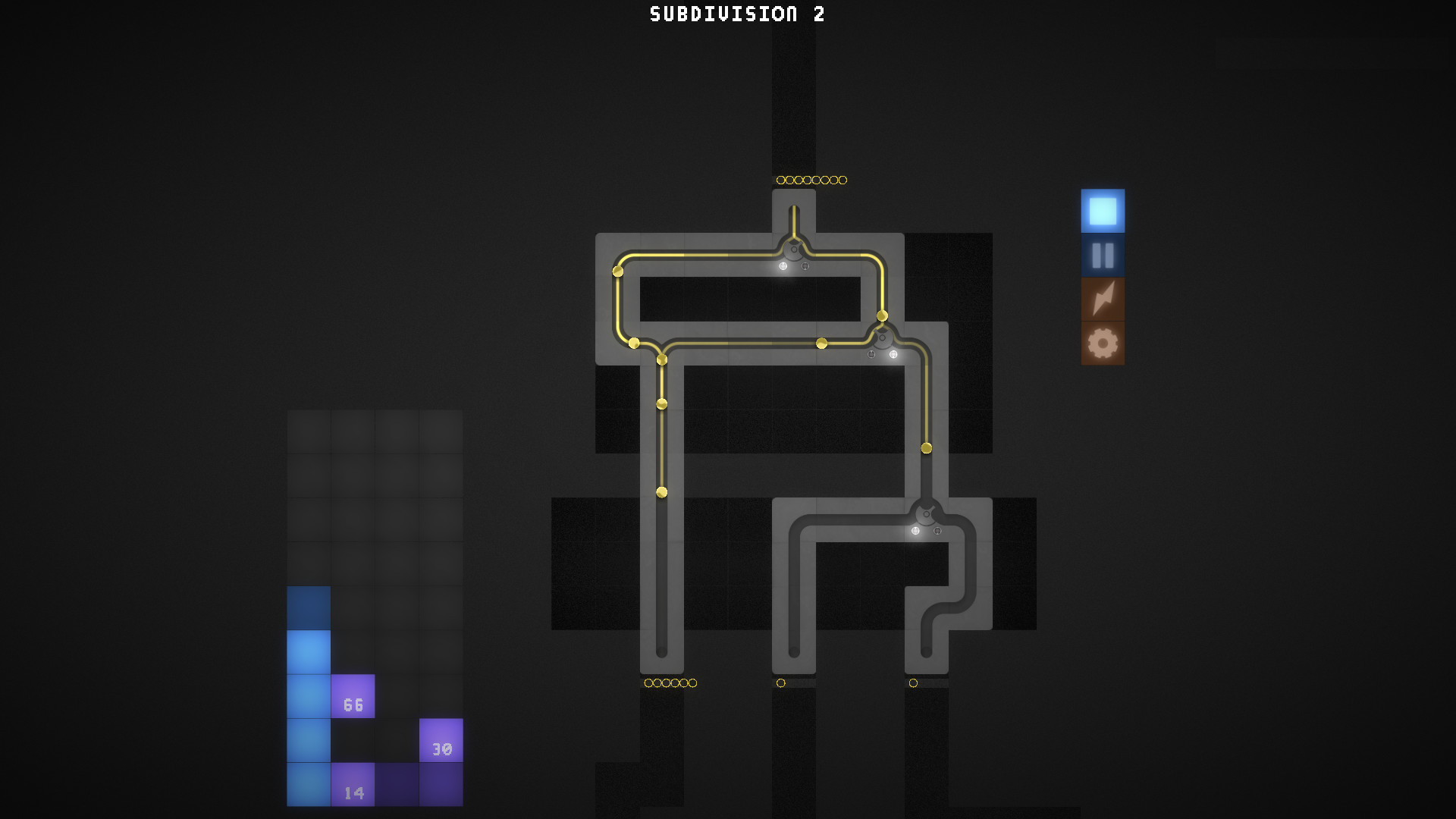
Task: Click the top track splitter switch
Action: coord(793,250)
